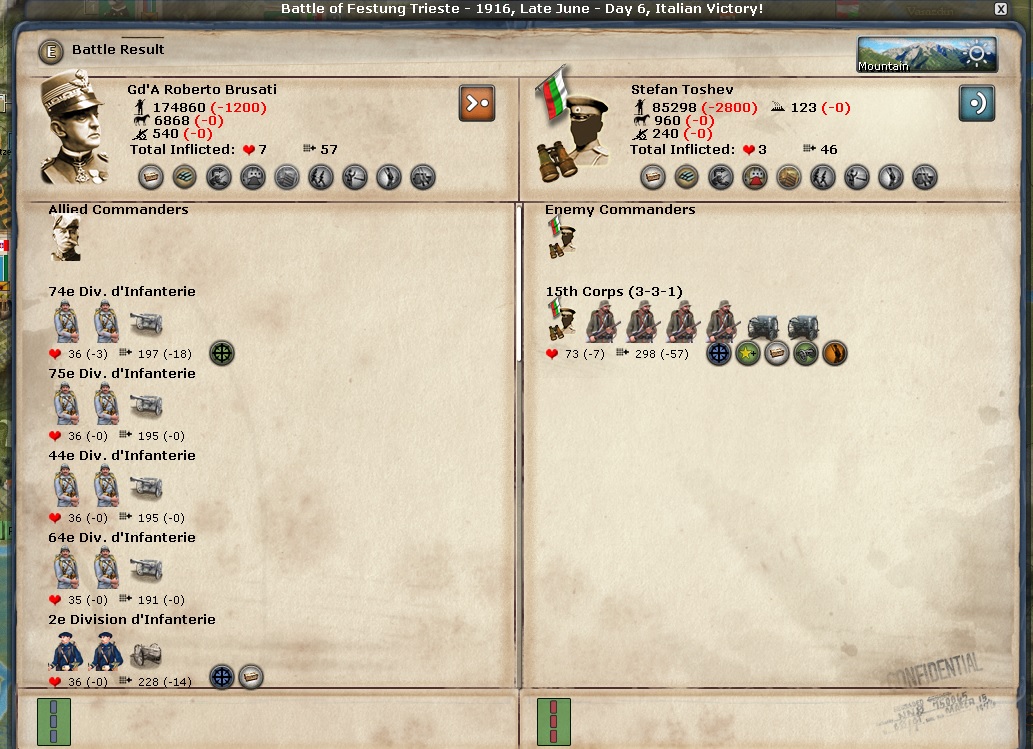Close the battle result window
The height and width of the screenshot is (749, 1033).
click(x=1001, y=9)
